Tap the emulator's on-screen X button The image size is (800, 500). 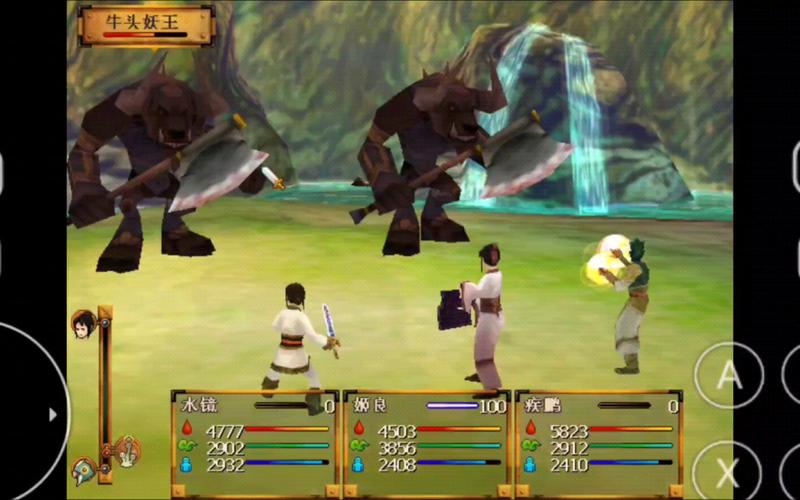click(x=727, y=472)
